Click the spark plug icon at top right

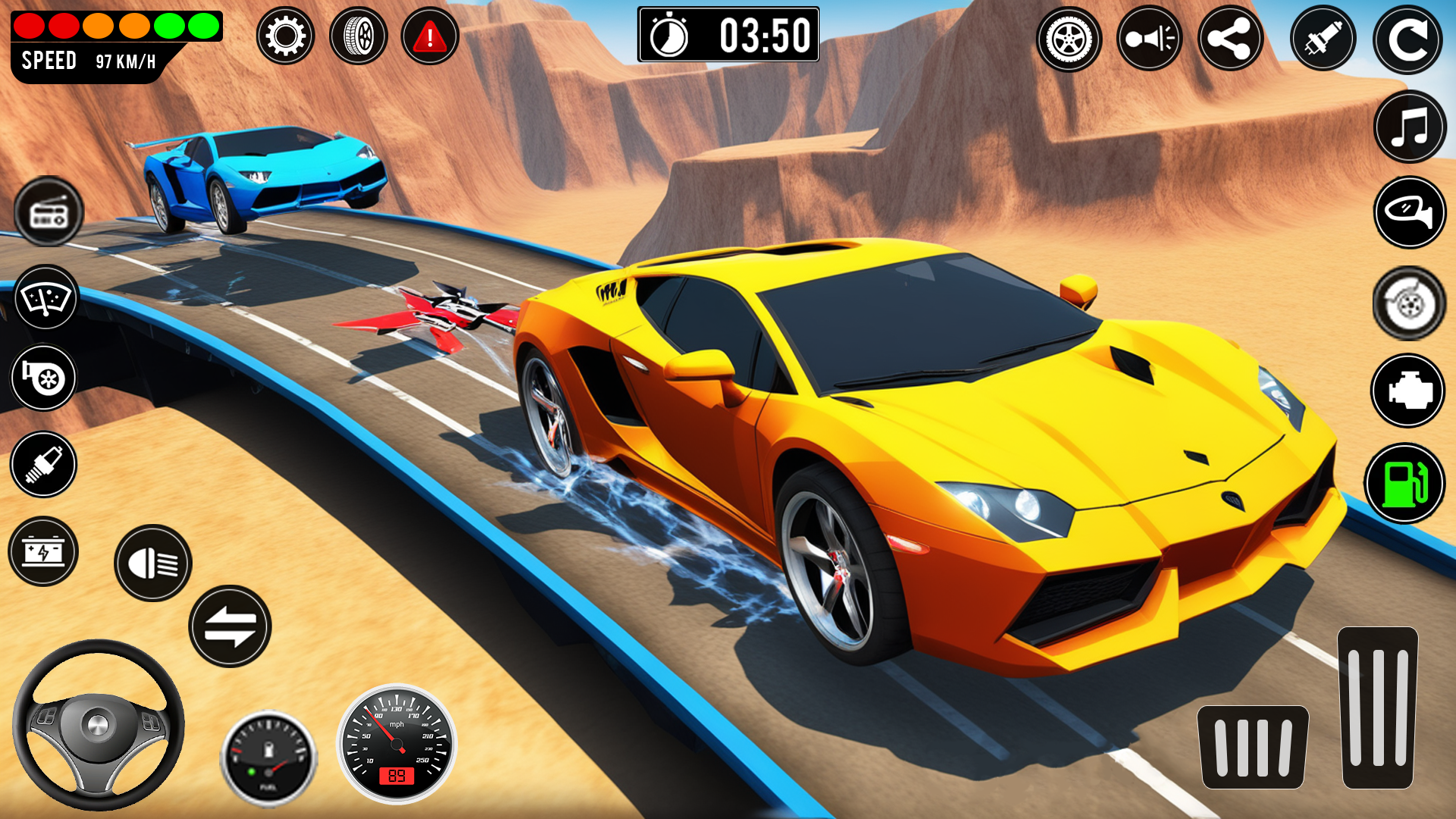click(1323, 39)
